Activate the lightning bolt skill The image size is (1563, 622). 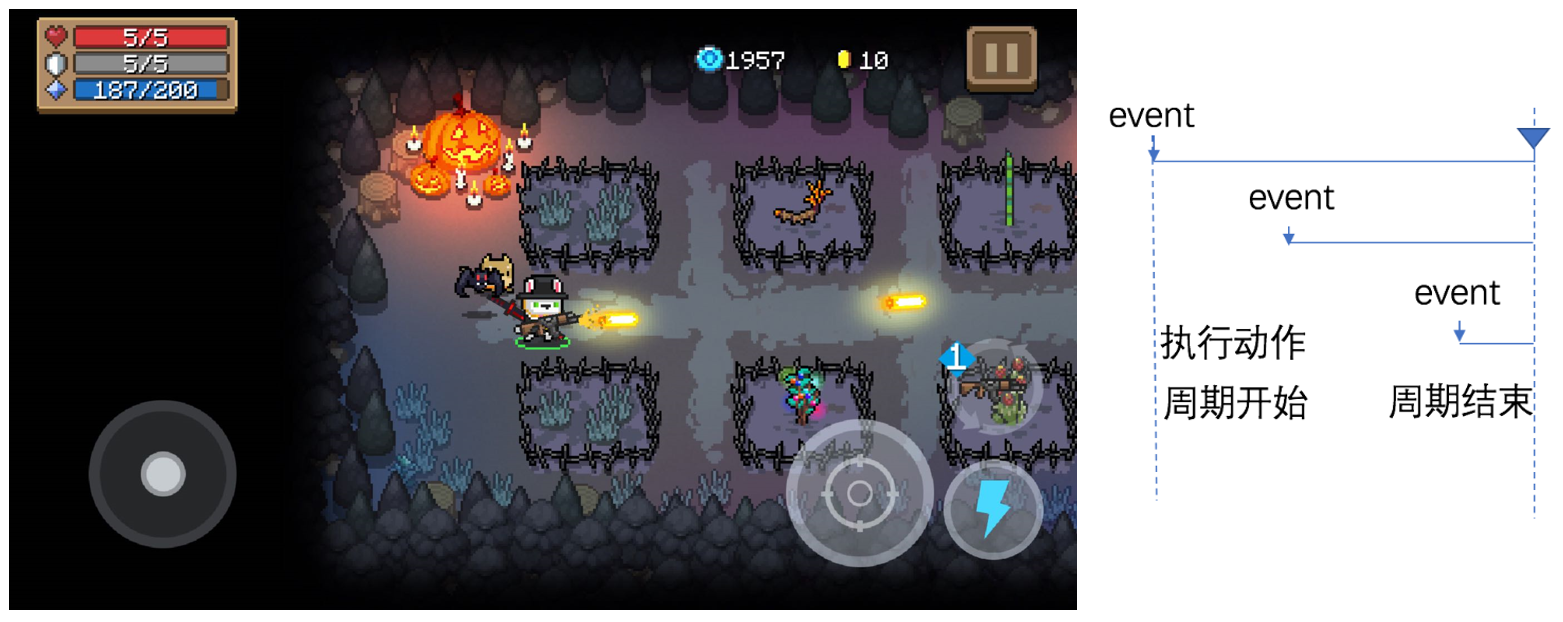click(993, 510)
